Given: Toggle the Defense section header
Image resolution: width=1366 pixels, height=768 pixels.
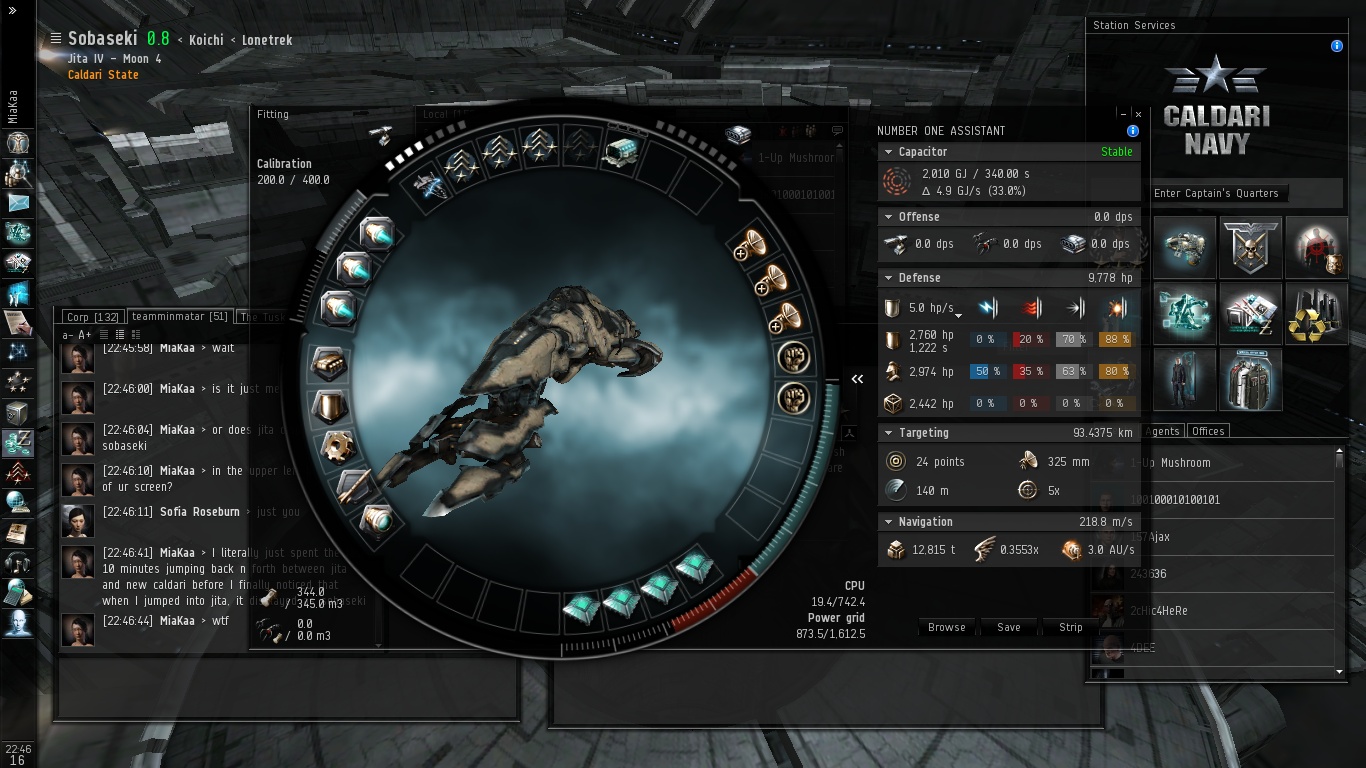Looking at the screenshot, I should pos(887,278).
